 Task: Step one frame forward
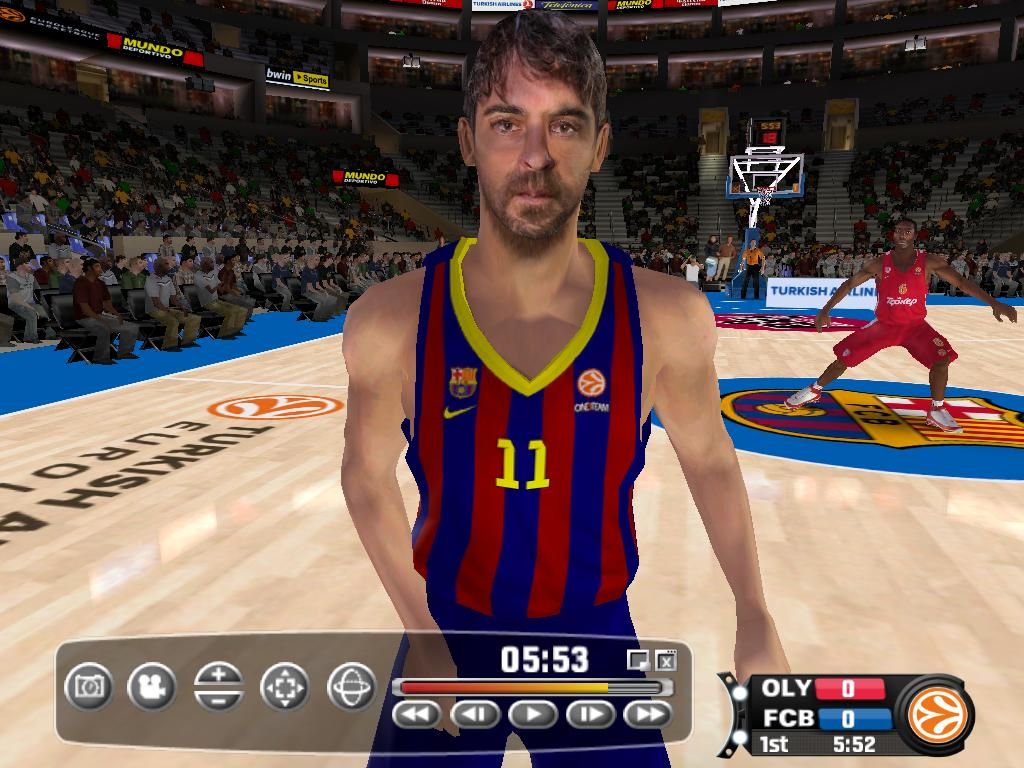[x=591, y=714]
